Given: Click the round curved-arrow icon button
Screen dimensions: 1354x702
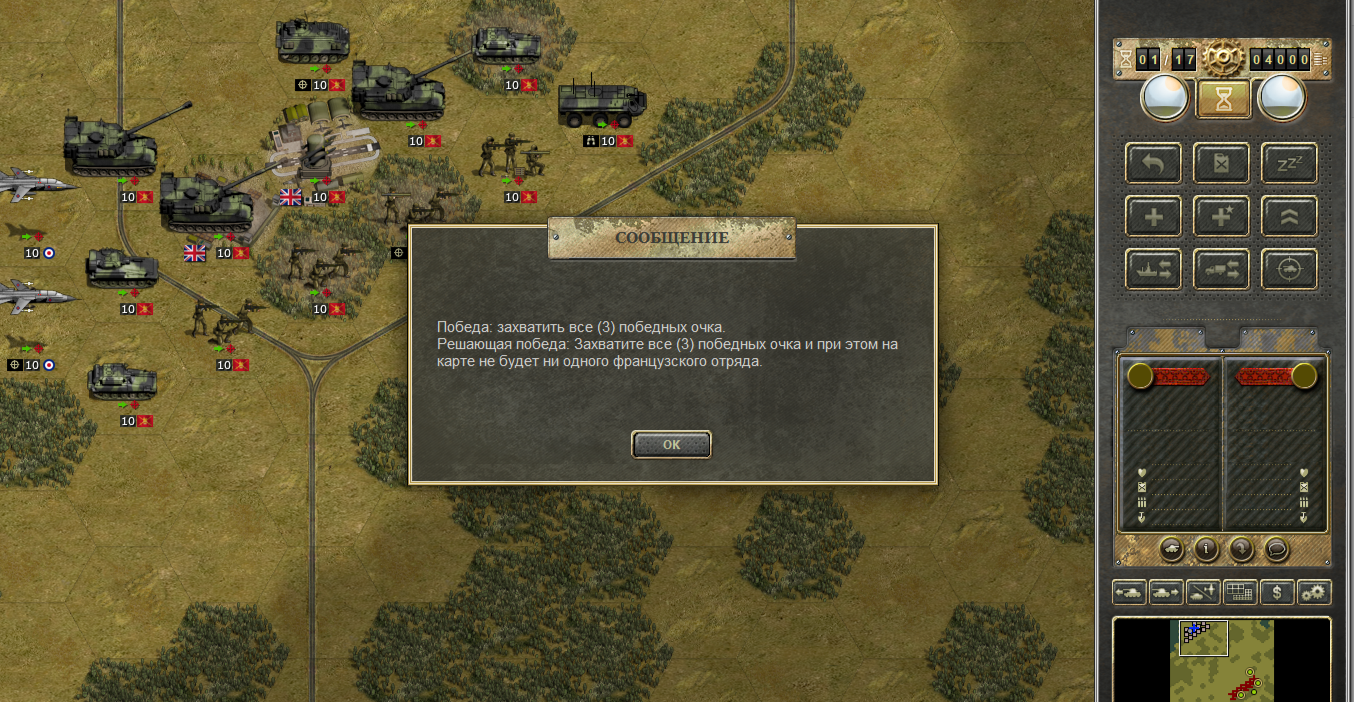Looking at the screenshot, I should click(x=1240, y=548).
